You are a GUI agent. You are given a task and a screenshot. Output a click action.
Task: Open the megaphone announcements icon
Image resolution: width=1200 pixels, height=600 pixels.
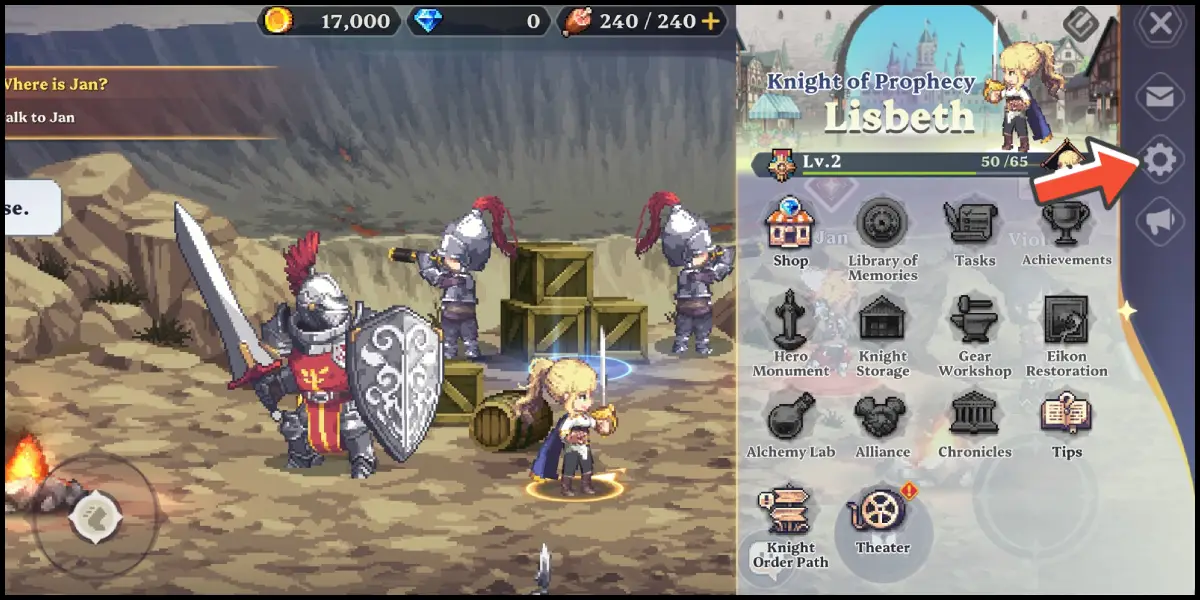pyautogui.click(x=1160, y=223)
